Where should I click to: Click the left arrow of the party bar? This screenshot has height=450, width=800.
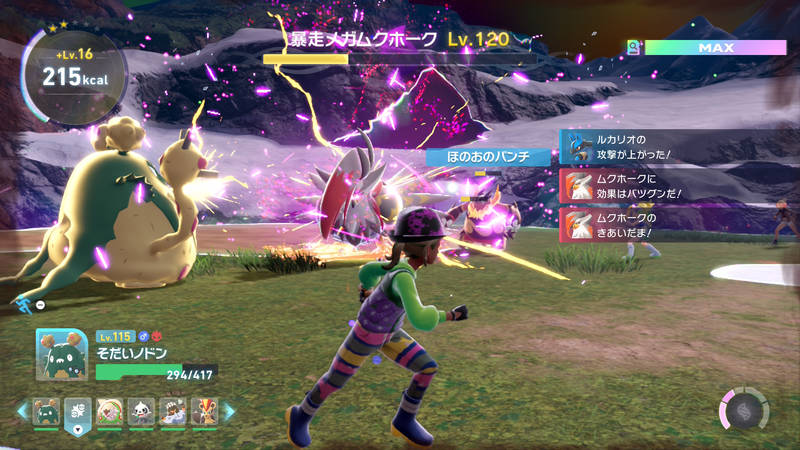pos(21,411)
